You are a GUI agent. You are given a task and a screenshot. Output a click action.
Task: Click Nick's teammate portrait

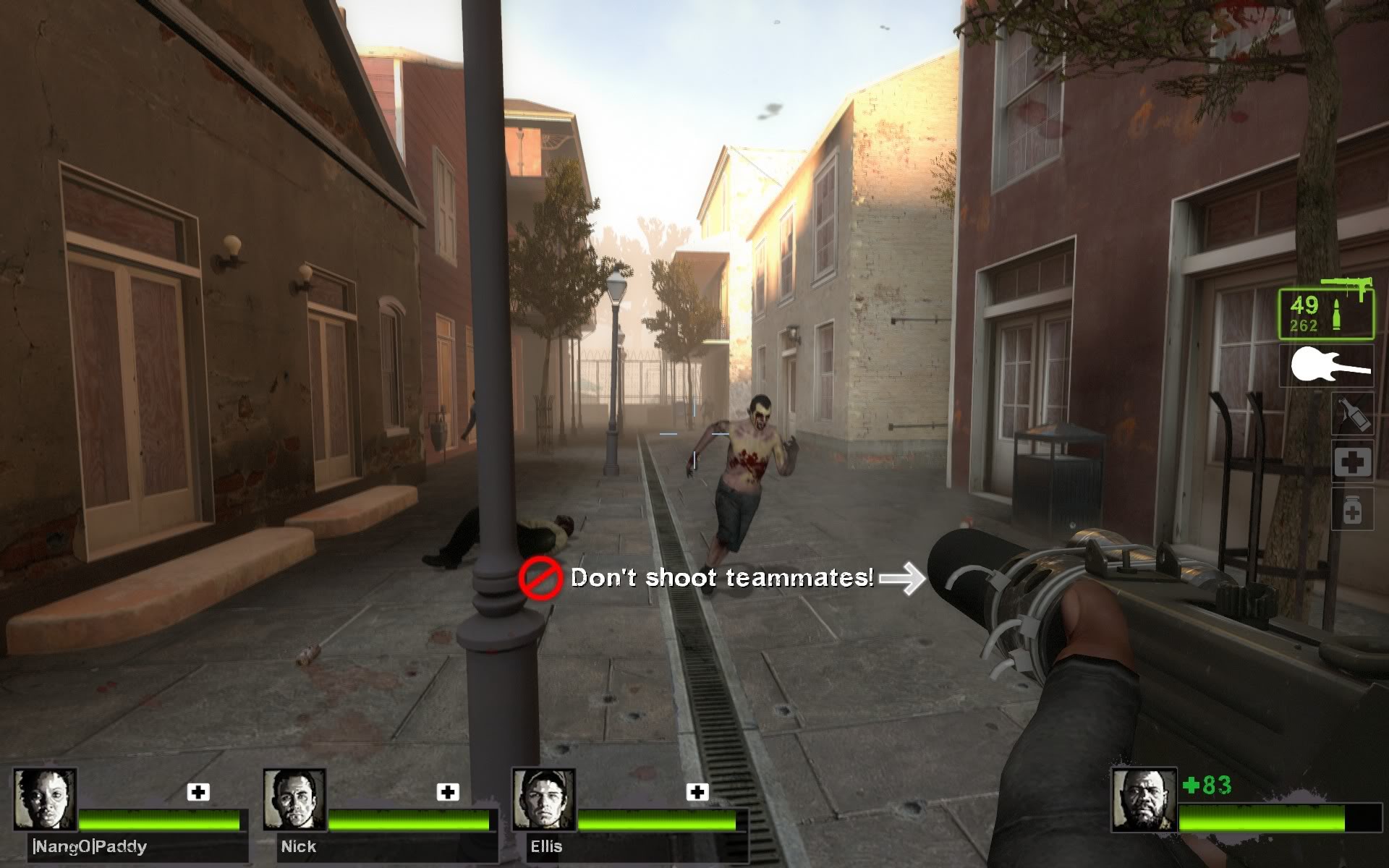click(294, 799)
